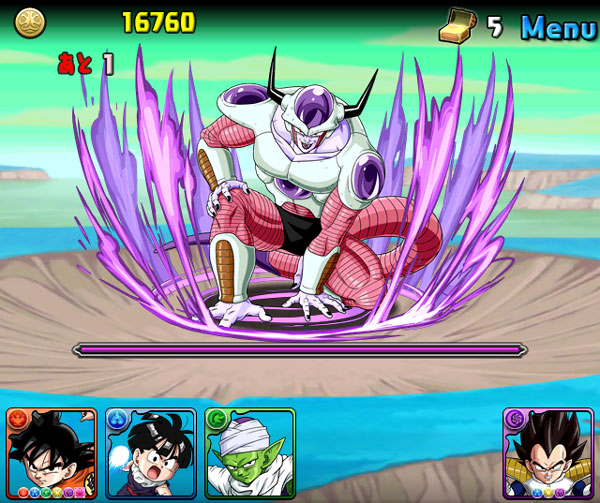The image size is (600, 503).
Task: Tap the Vegeta team member card
Action: (x=548, y=453)
